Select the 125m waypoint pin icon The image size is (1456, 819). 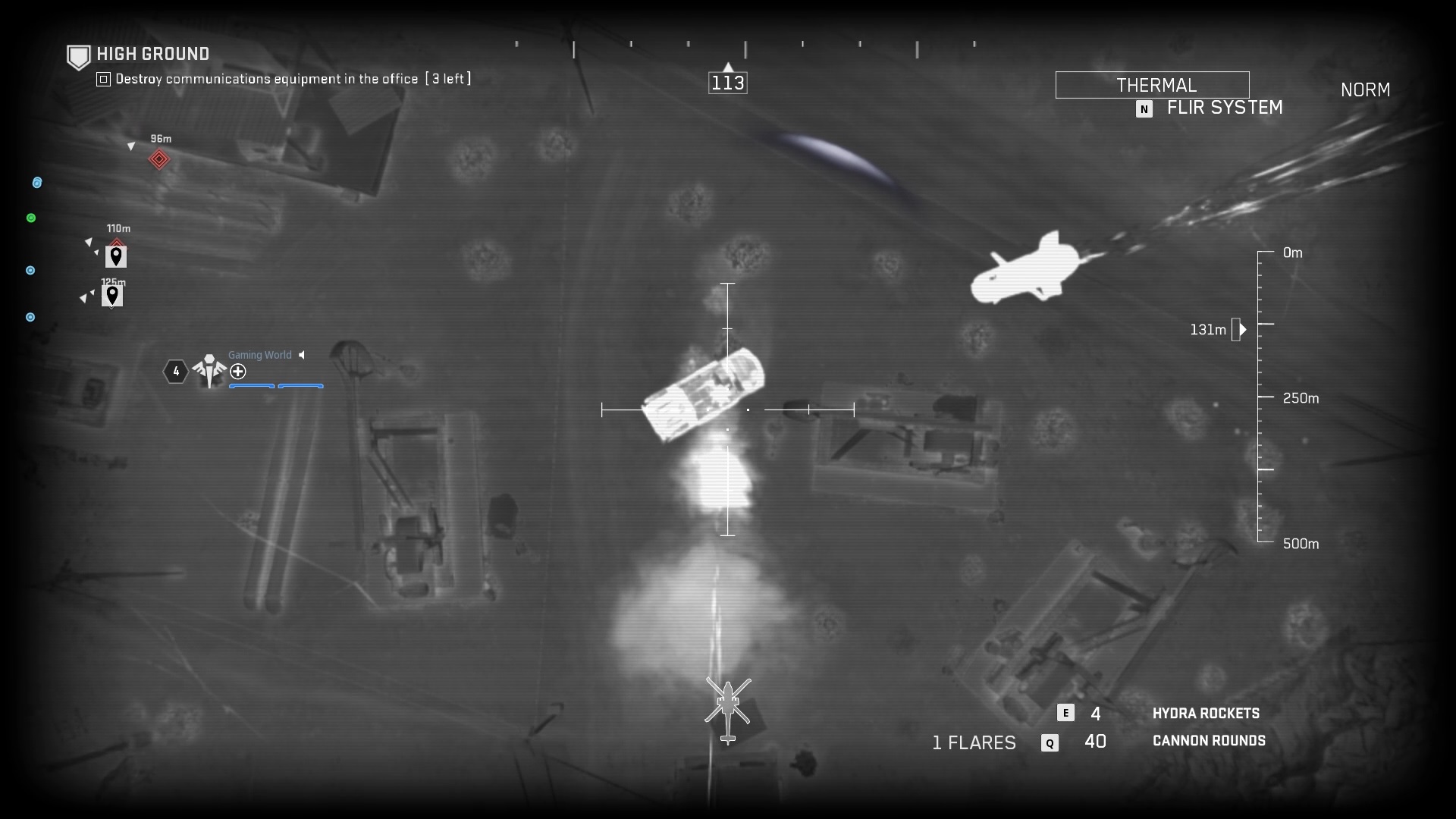112,296
